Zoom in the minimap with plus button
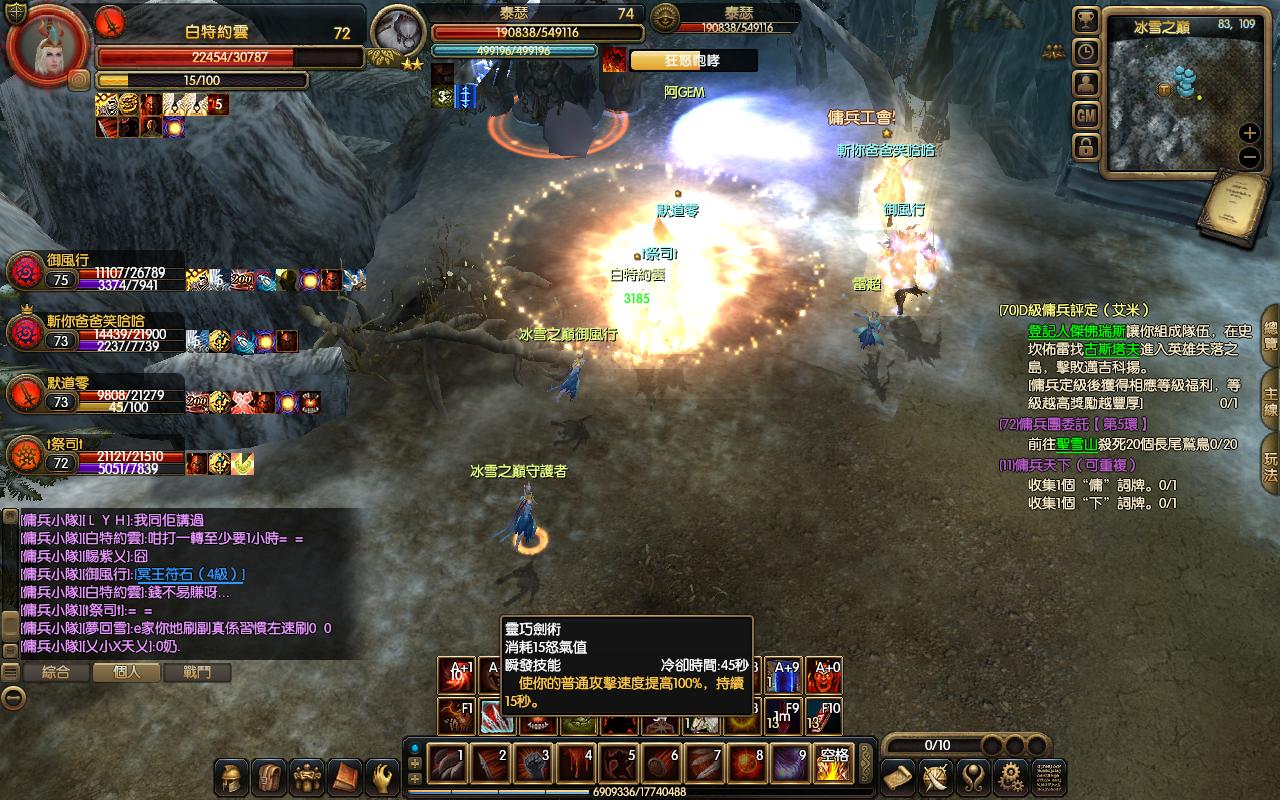 1249,133
